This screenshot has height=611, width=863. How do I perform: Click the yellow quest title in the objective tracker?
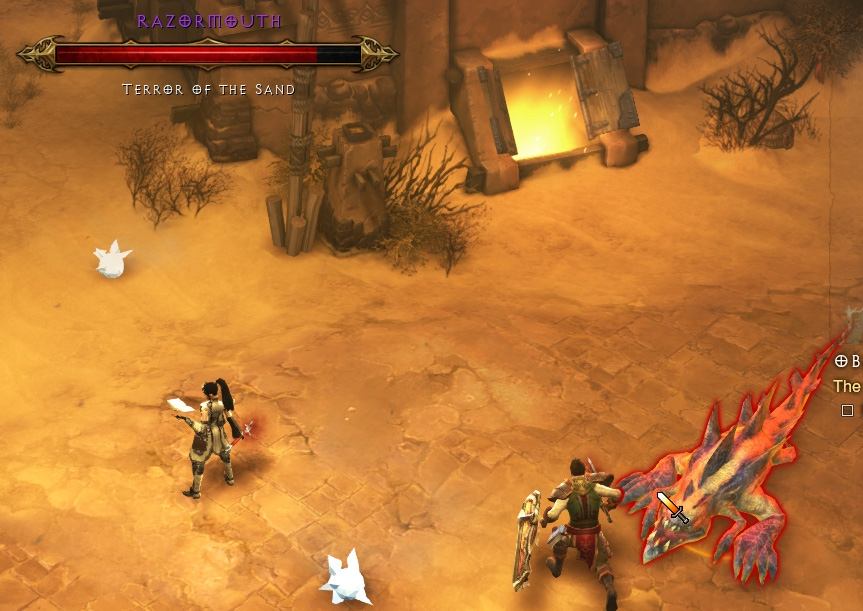tap(848, 386)
